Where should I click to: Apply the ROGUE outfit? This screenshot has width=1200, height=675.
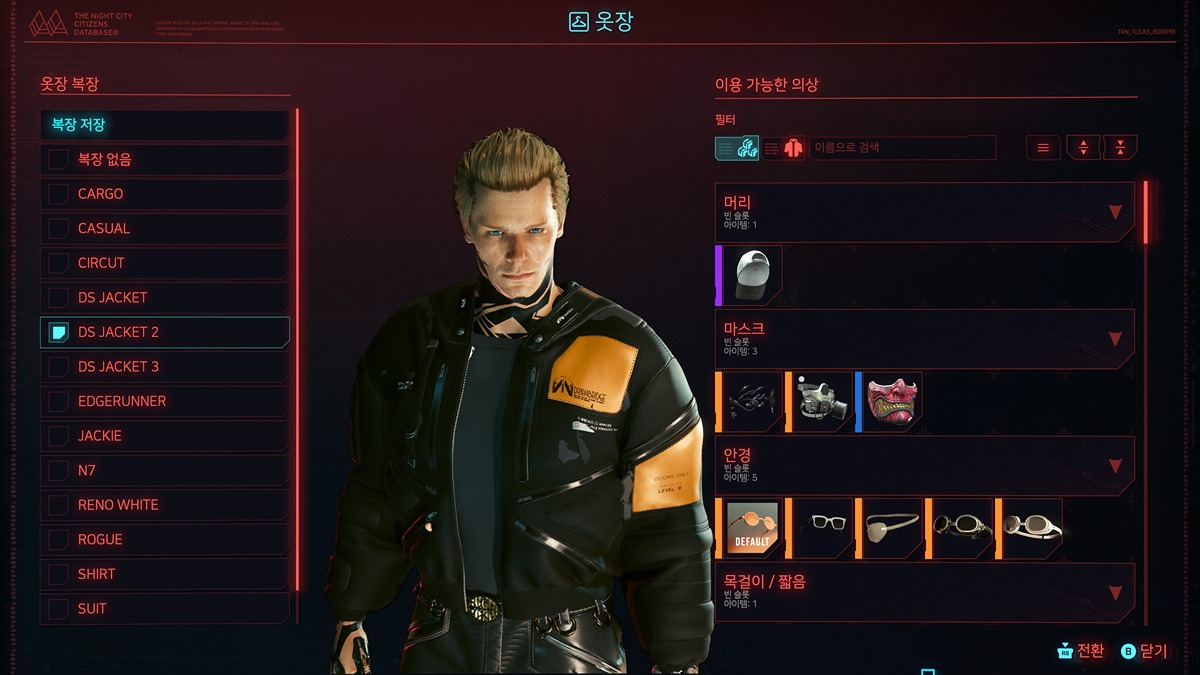[165, 540]
